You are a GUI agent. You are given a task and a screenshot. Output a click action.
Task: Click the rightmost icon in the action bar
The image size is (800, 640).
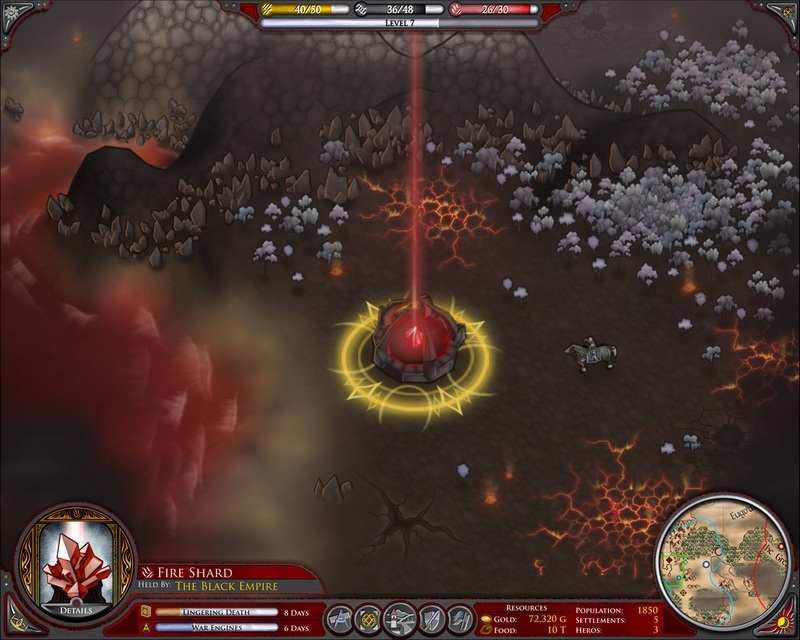(x=460, y=617)
